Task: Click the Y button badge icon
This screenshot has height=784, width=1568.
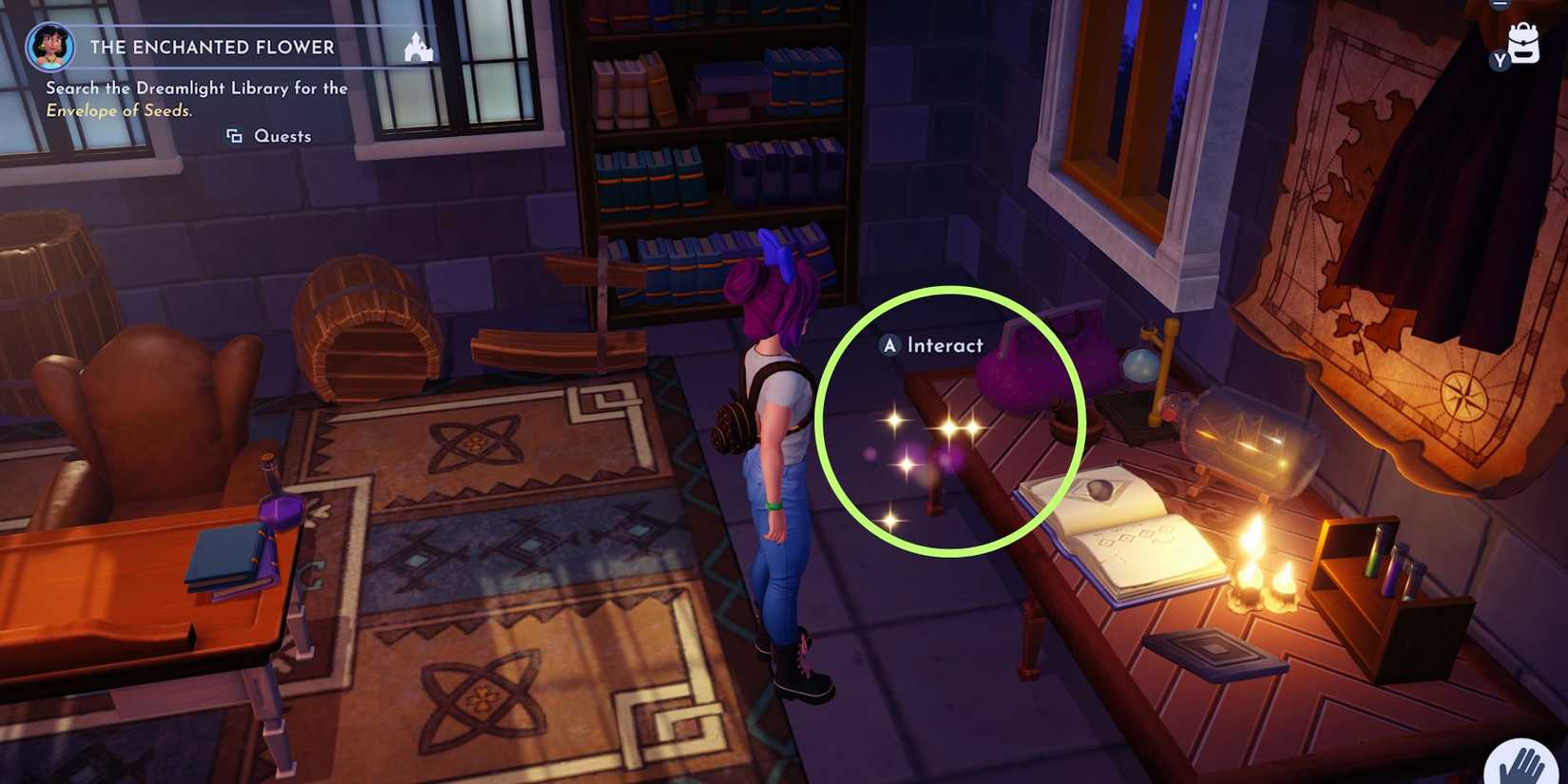Action: [1500, 62]
